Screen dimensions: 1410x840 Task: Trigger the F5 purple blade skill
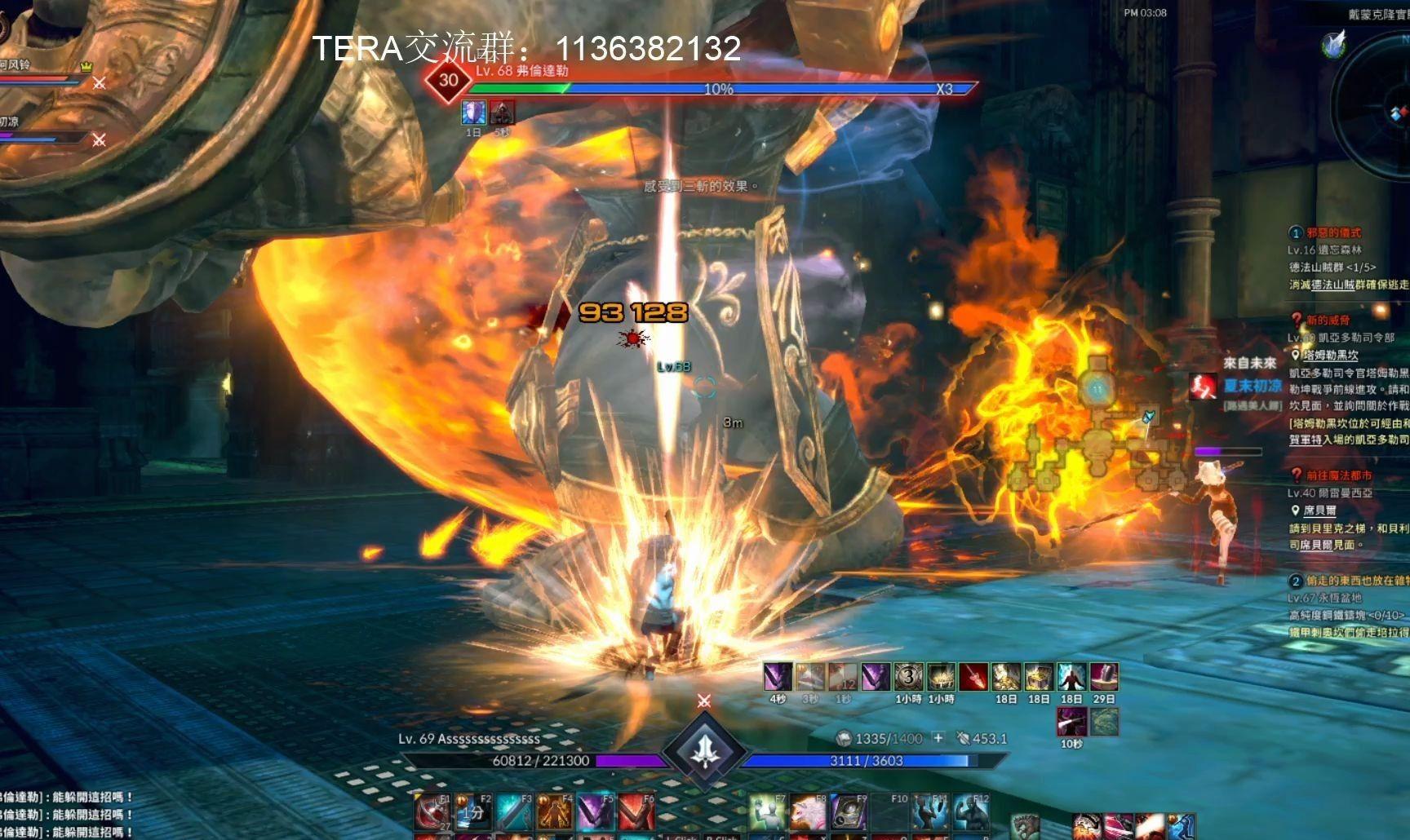pos(596,812)
